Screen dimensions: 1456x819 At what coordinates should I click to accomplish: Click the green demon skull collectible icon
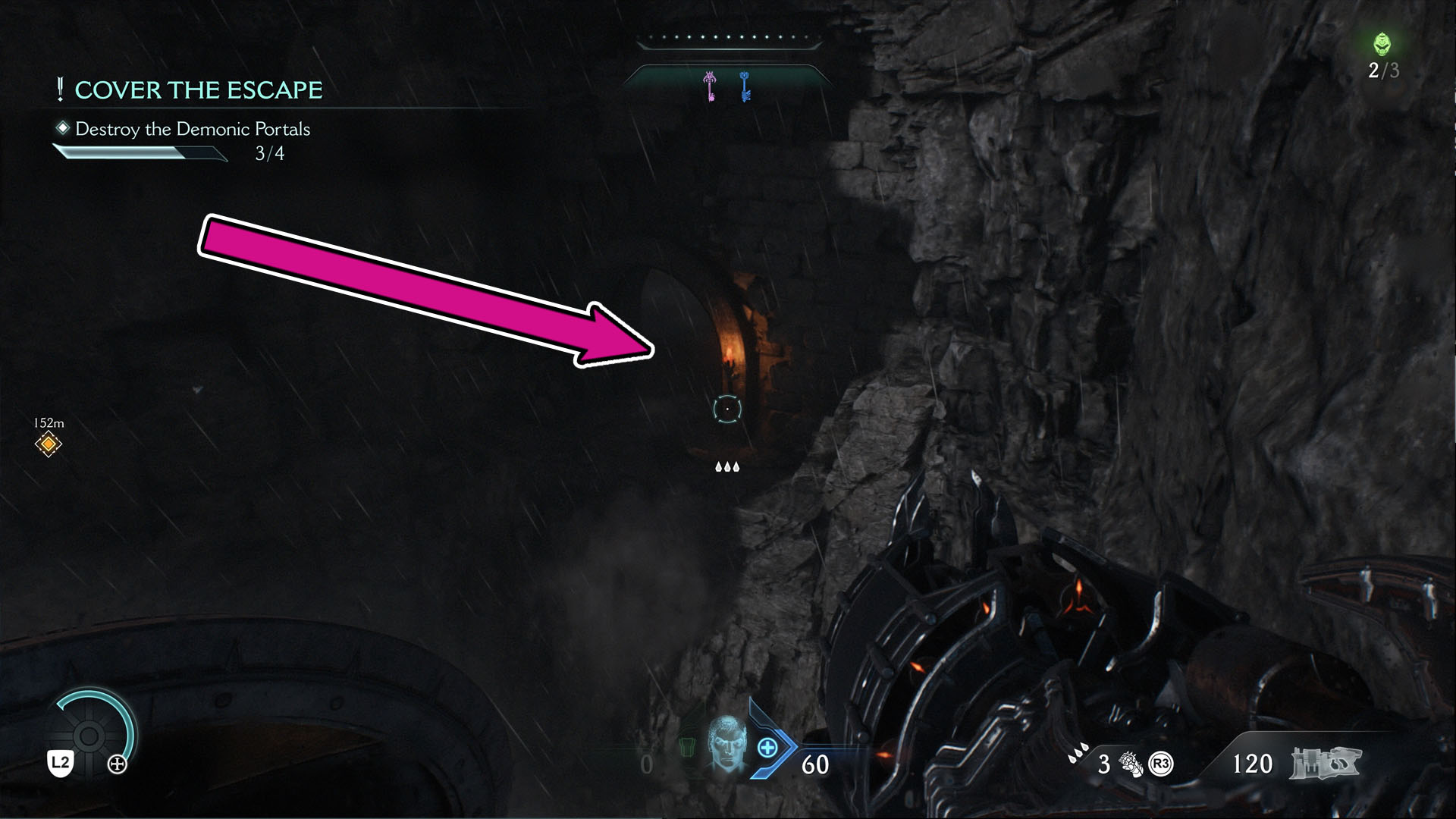(1382, 43)
